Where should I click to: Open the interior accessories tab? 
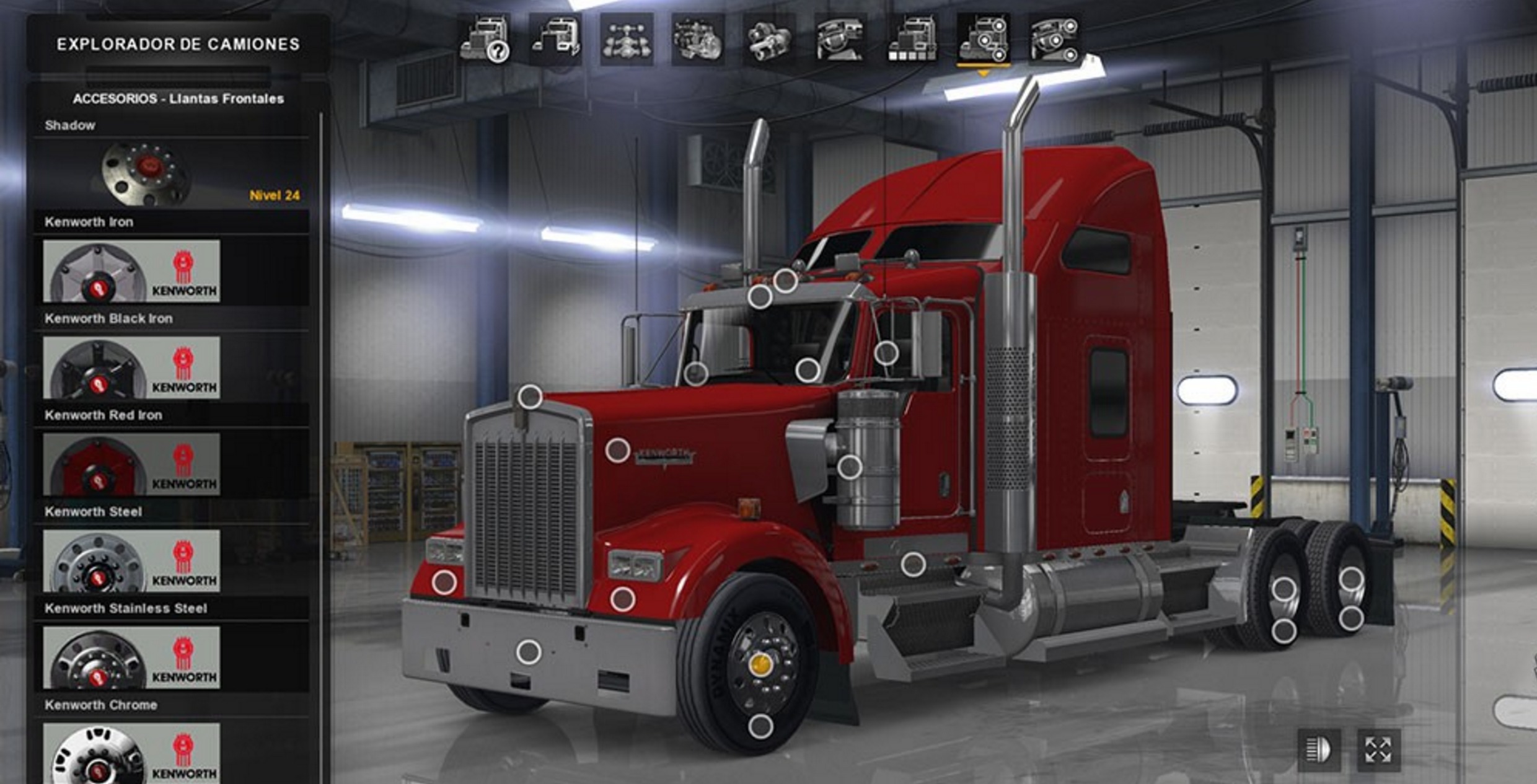pos(1055,40)
